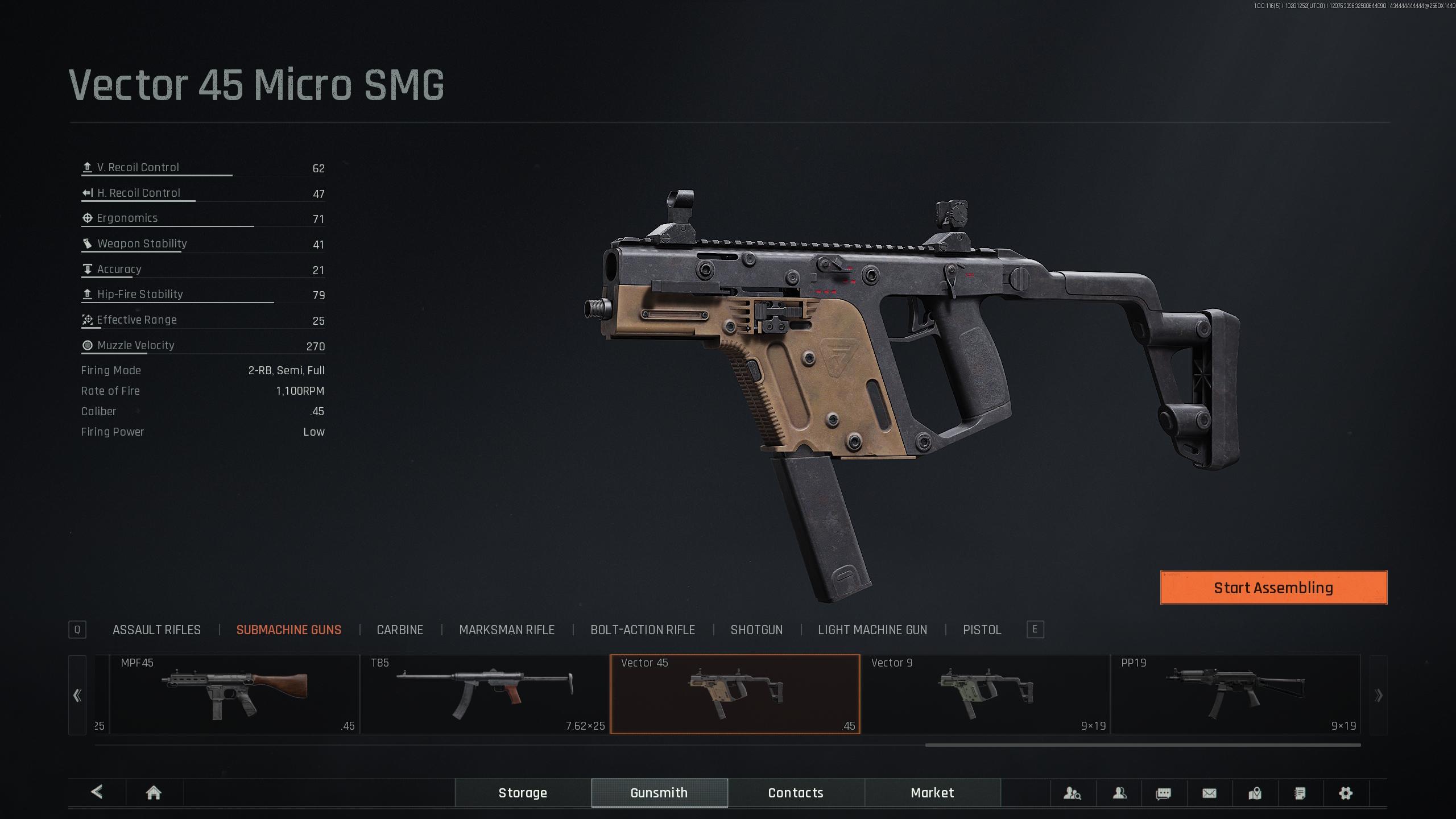Select the MPF45 weapon tile
This screenshot has width=1456, height=819.
(x=234, y=694)
